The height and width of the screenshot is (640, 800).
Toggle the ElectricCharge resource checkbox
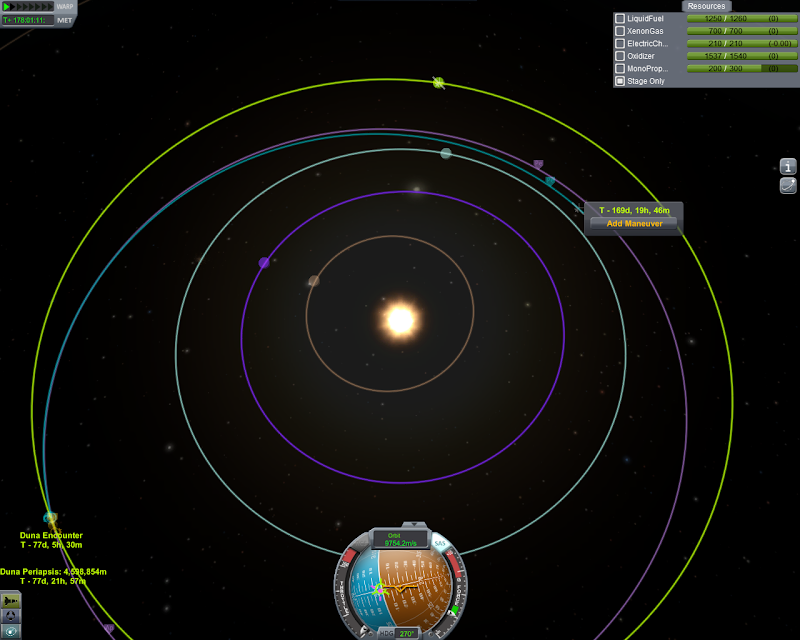[x=620, y=43]
